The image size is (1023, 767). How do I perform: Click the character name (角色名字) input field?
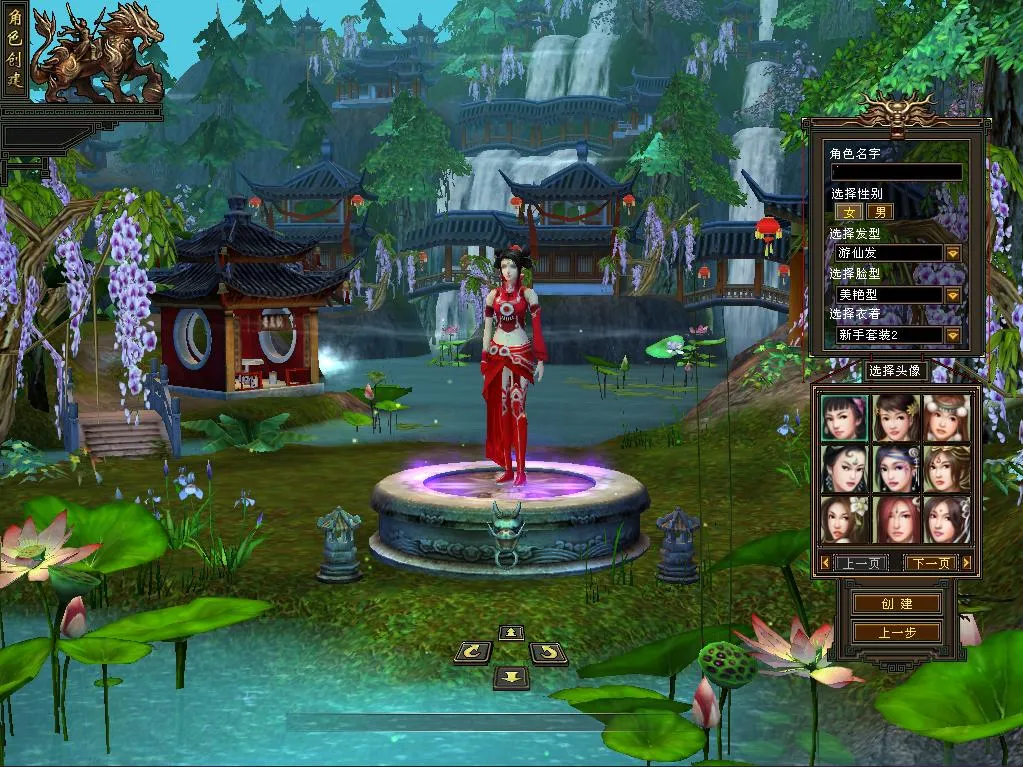(x=896, y=172)
